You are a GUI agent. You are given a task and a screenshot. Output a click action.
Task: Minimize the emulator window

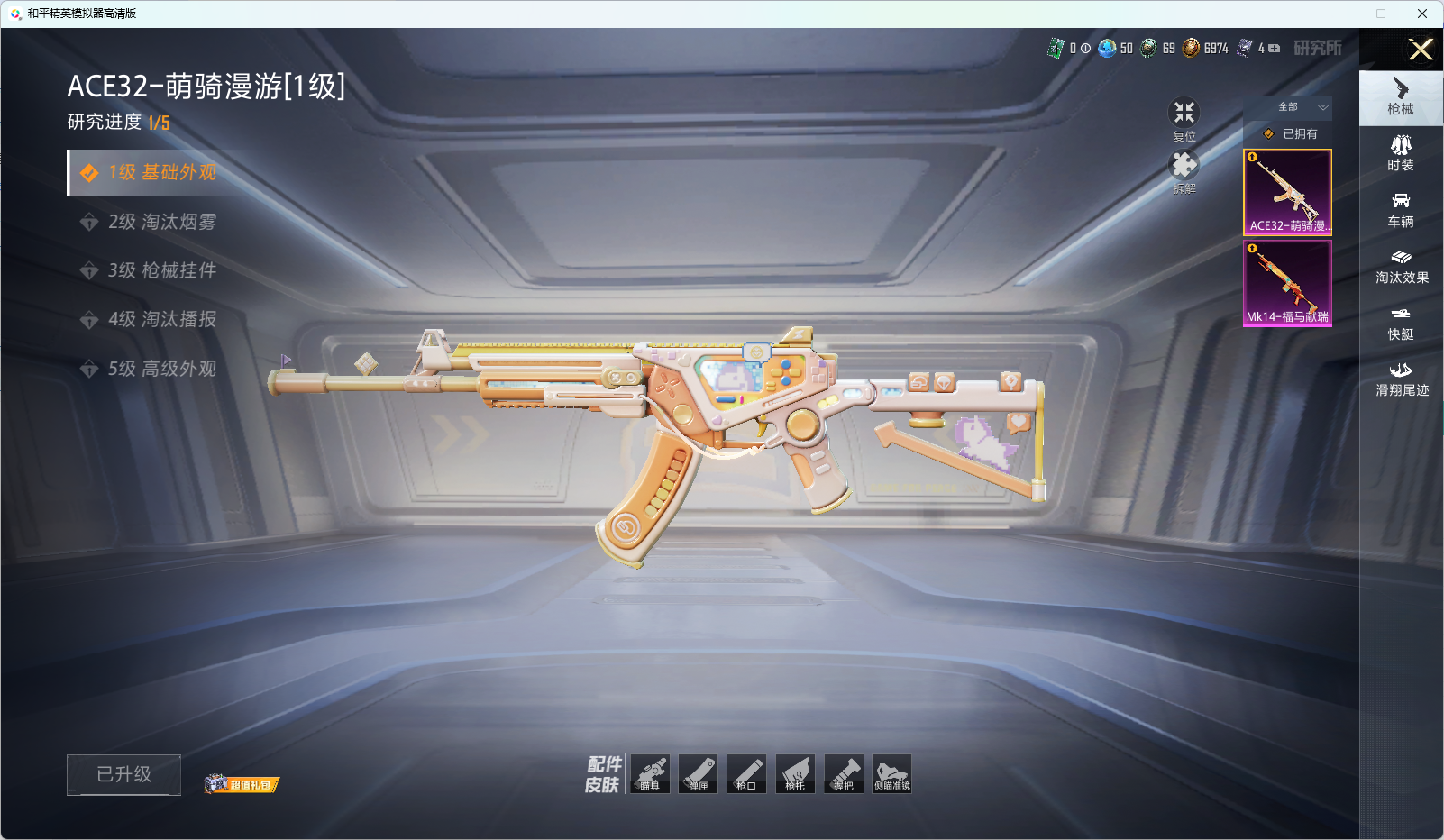(x=1340, y=14)
